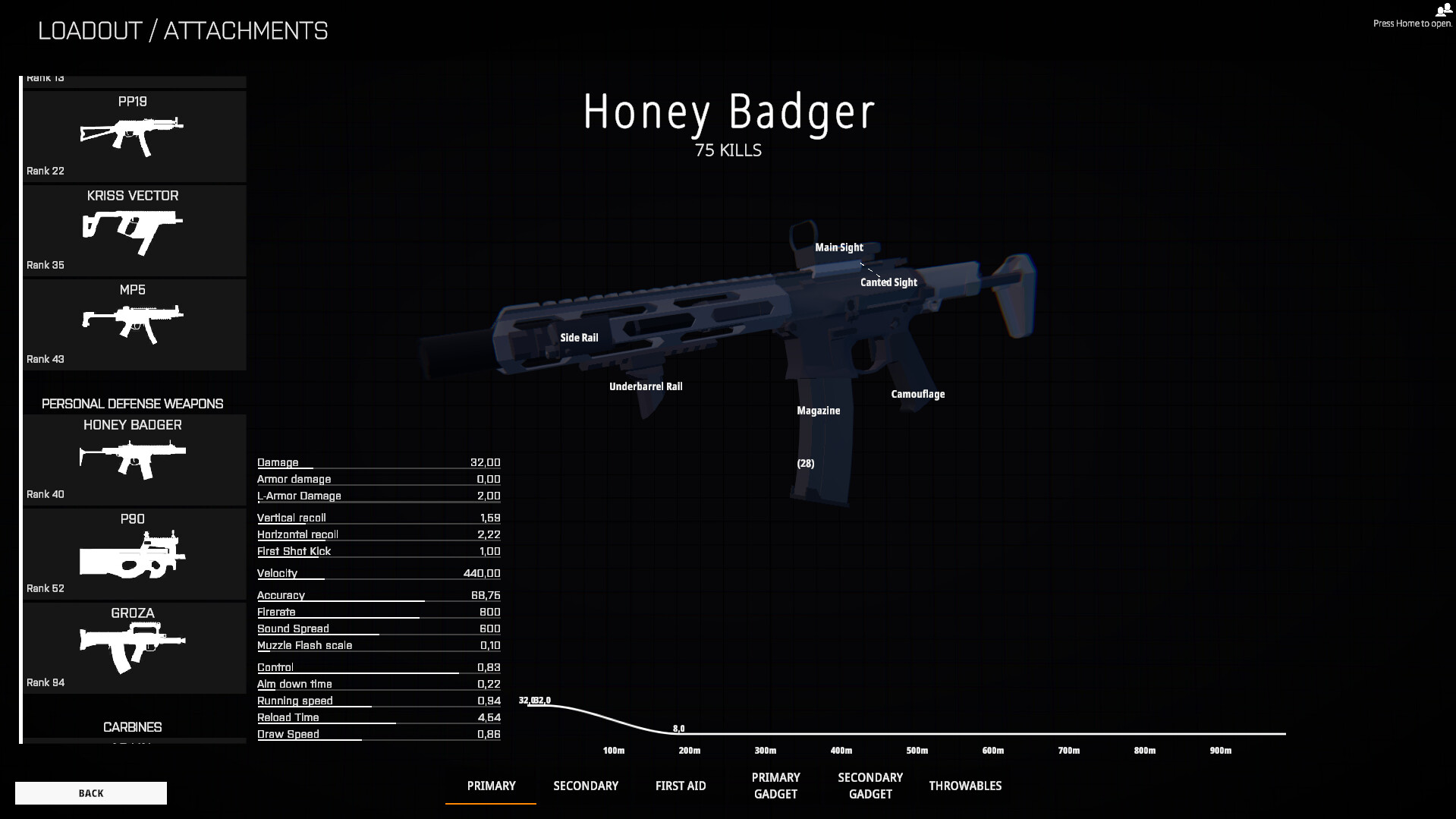The image size is (1456, 819).
Task: Open the Side Rail attachment slot
Action: click(579, 337)
